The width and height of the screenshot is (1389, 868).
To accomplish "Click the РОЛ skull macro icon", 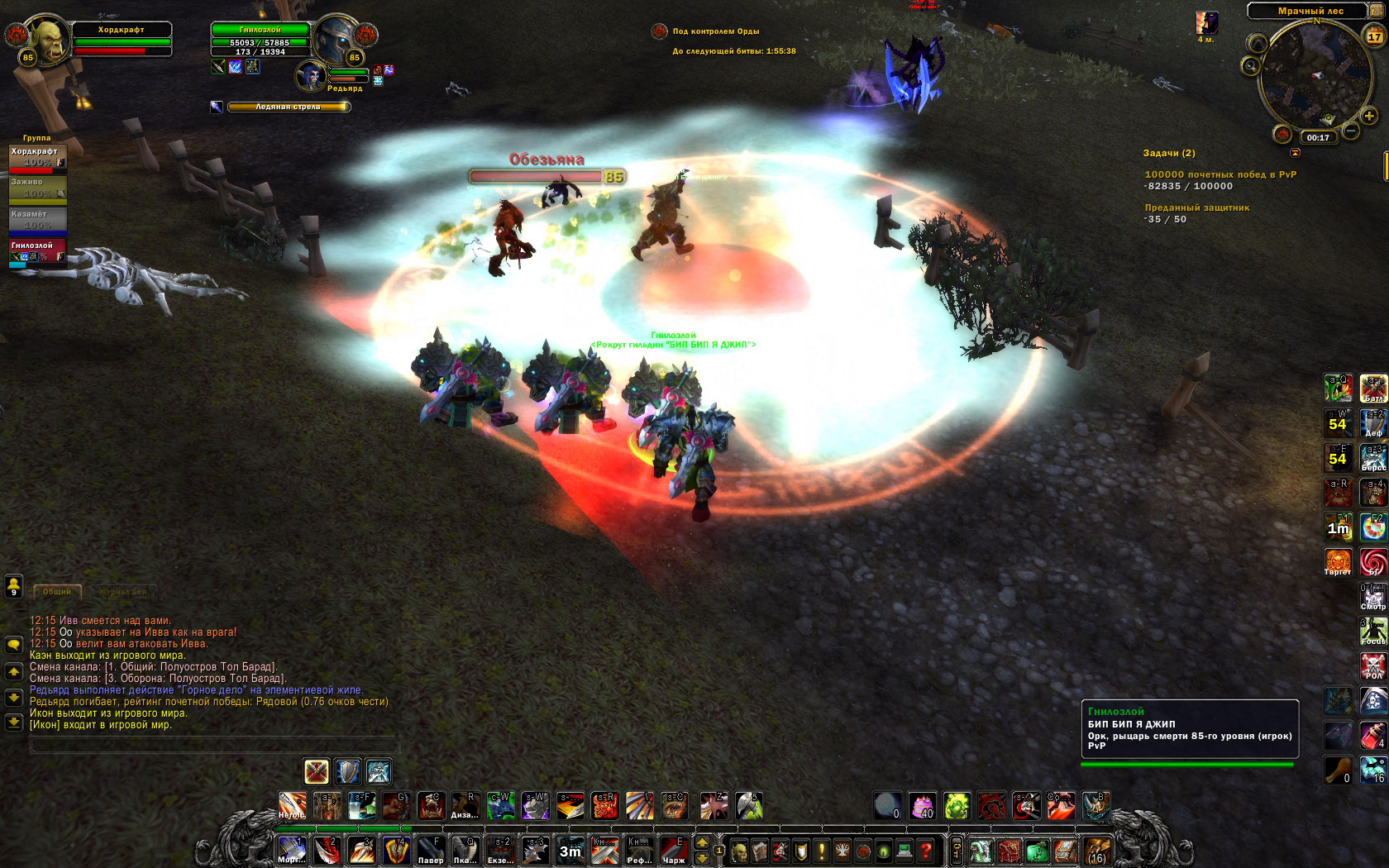I will coord(1373,665).
